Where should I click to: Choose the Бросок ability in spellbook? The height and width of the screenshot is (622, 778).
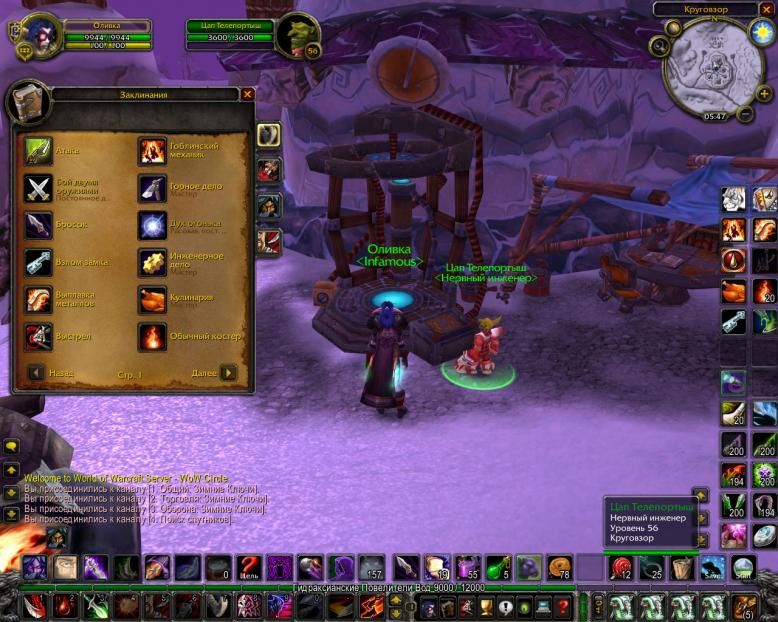pyautogui.click(x=39, y=225)
